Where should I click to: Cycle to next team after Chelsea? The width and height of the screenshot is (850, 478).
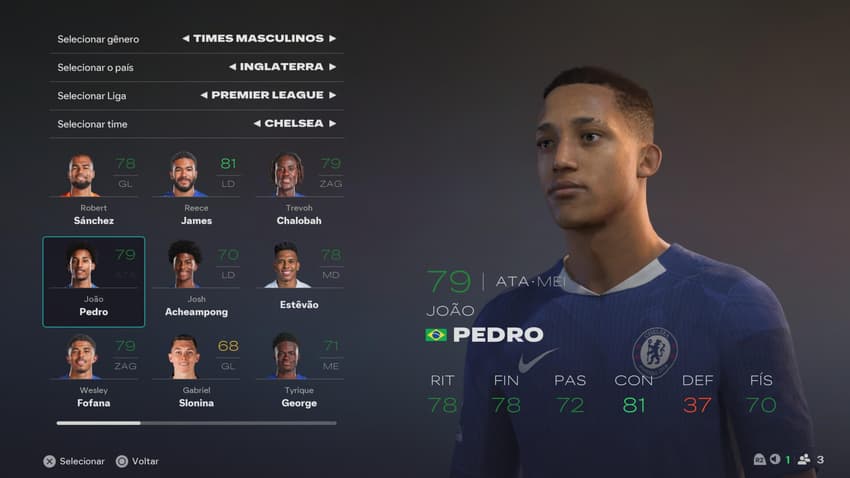(x=333, y=124)
